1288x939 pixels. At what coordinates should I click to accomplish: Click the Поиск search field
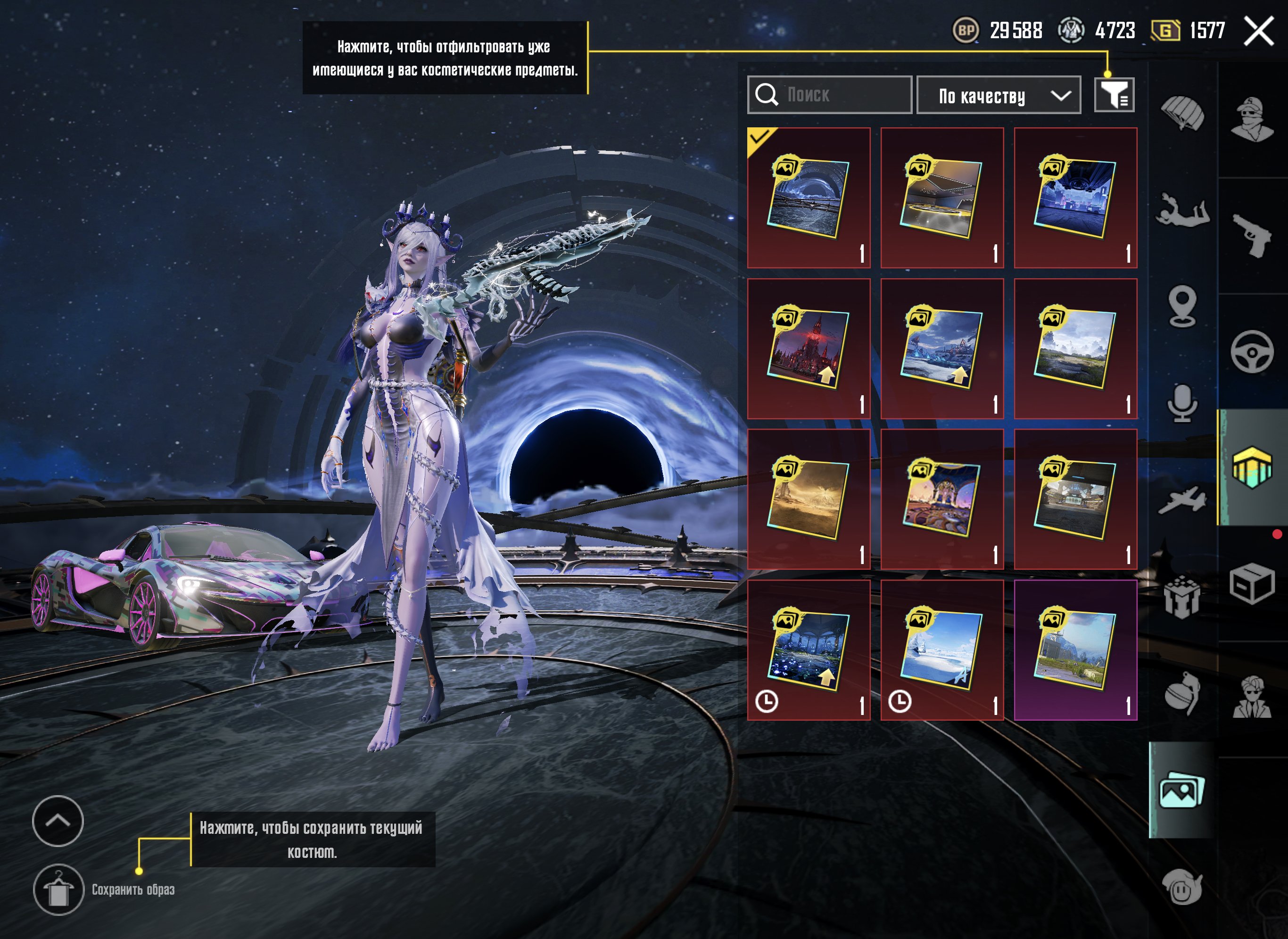(829, 95)
